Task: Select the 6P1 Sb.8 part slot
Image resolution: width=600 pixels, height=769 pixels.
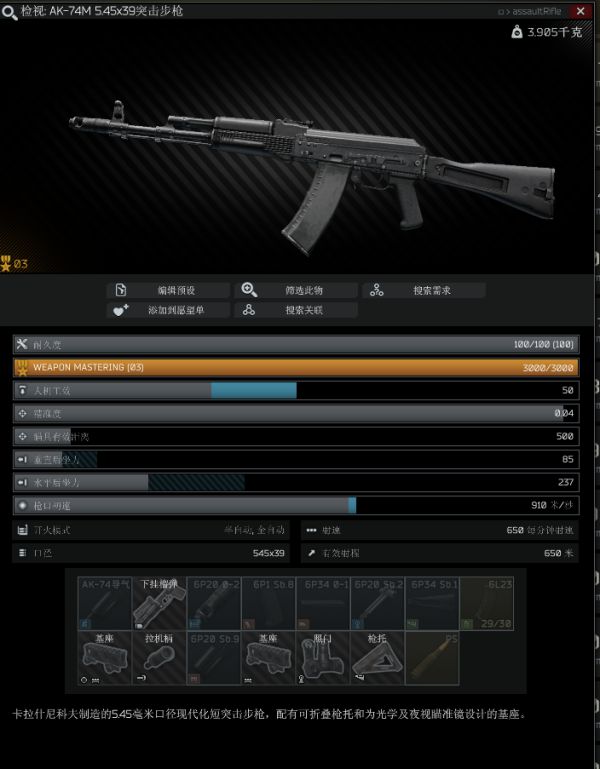Action: (x=268, y=603)
